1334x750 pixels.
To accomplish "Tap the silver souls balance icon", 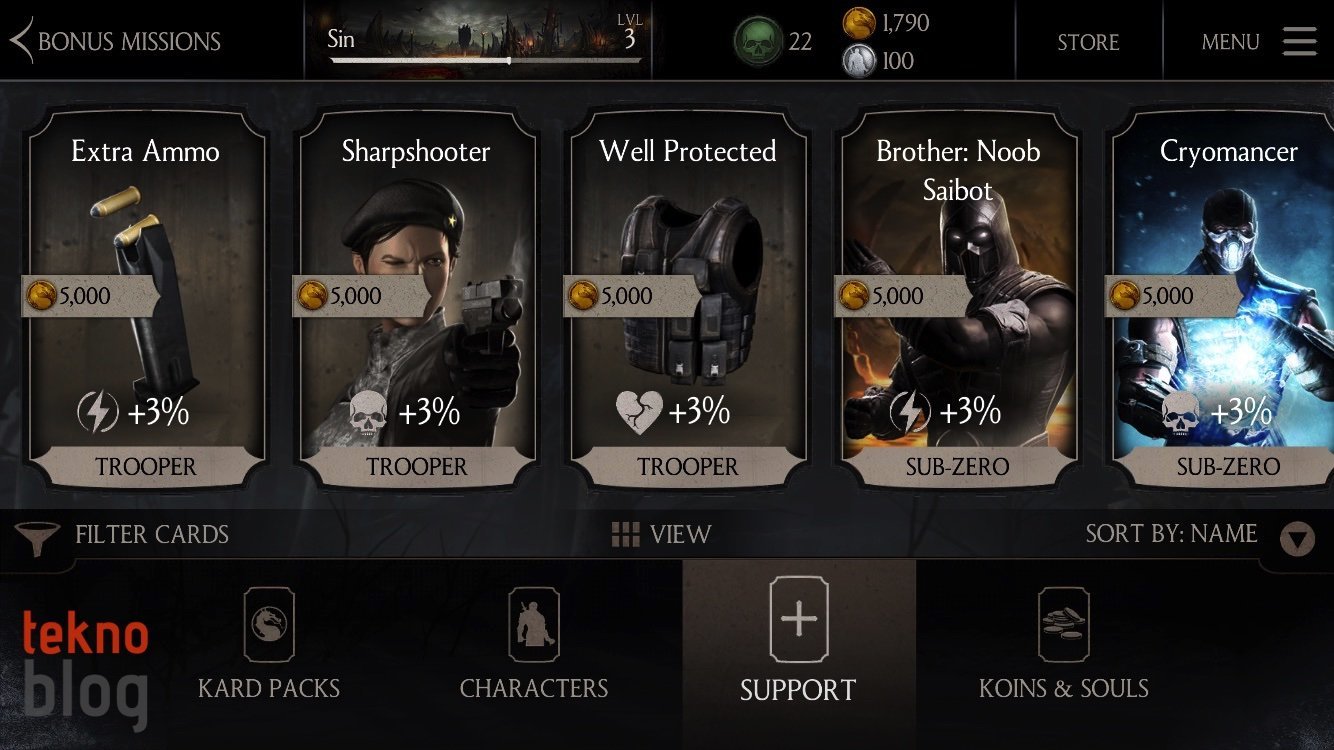I will click(859, 61).
